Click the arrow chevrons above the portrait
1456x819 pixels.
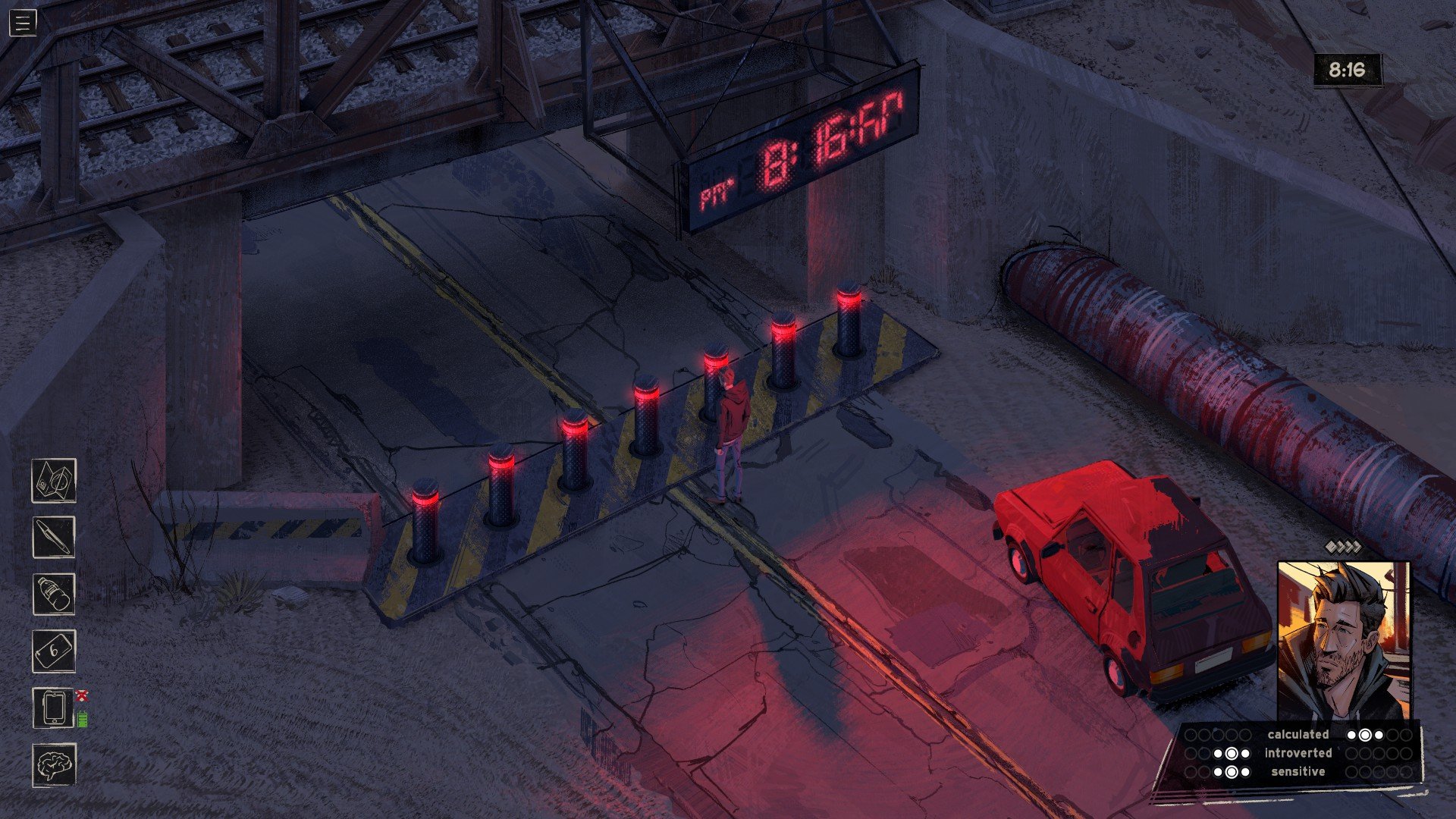coord(1343,547)
